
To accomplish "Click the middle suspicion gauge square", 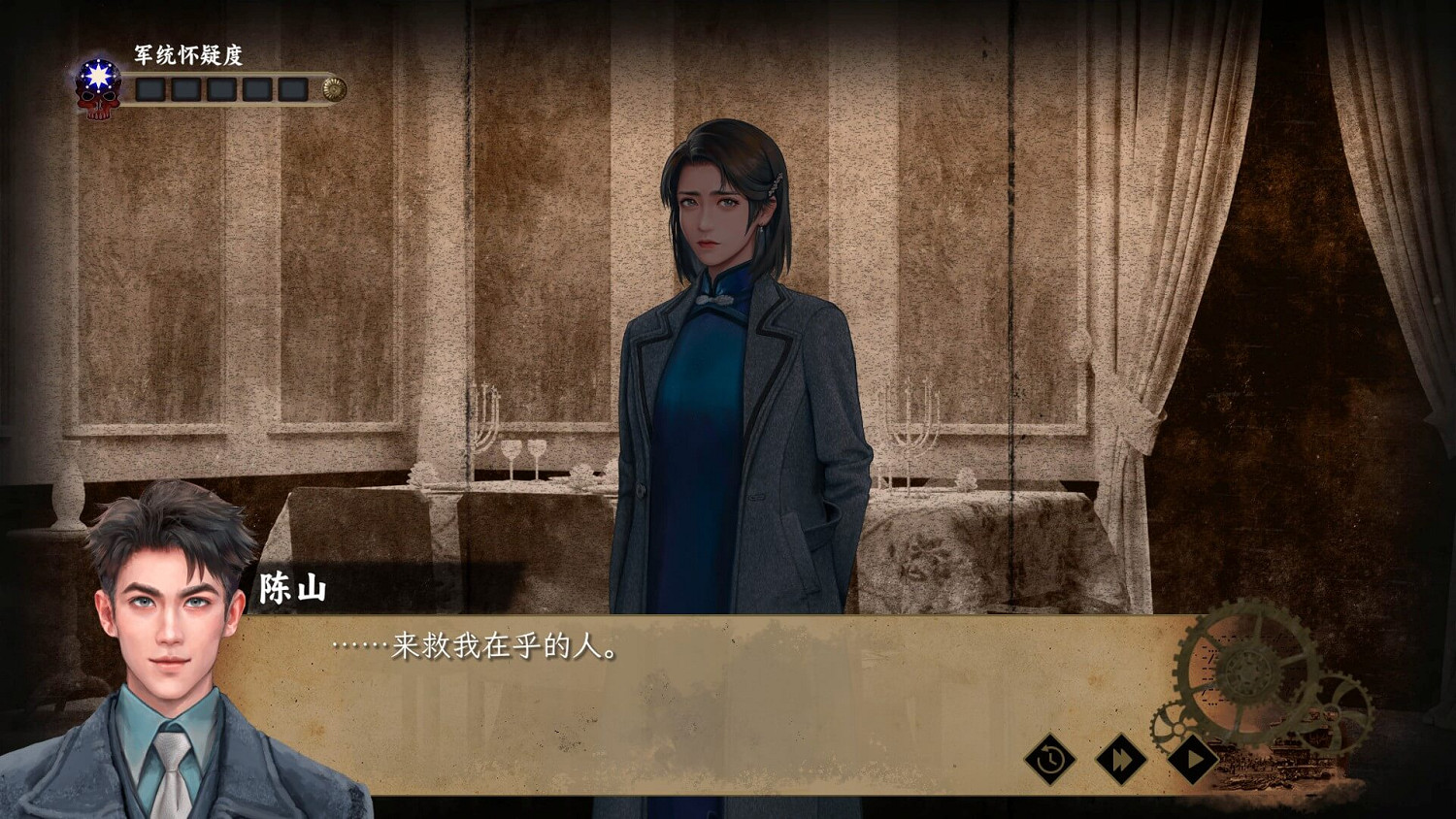I will tap(223, 89).
